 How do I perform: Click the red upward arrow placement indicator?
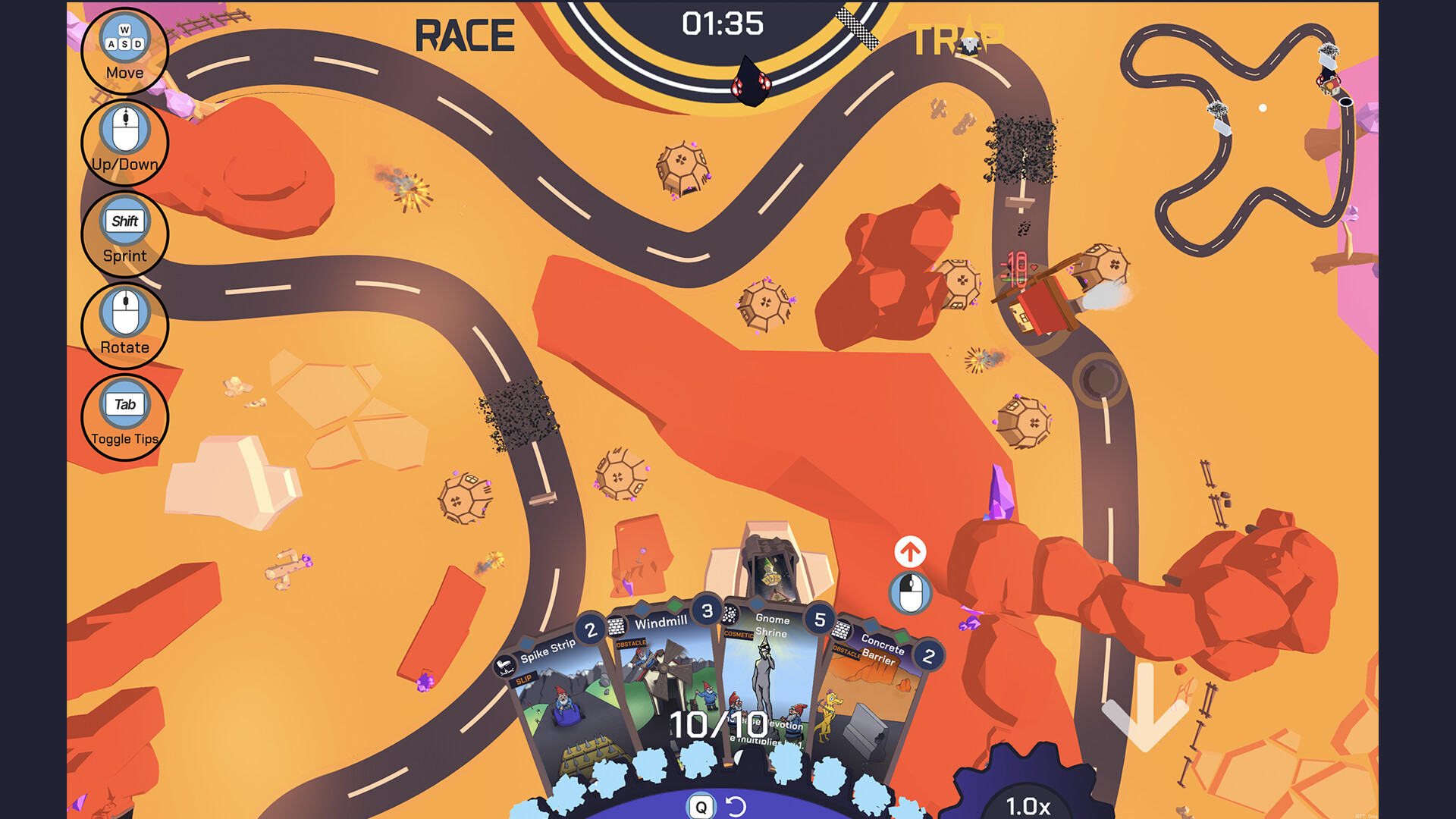tap(909, 551)
